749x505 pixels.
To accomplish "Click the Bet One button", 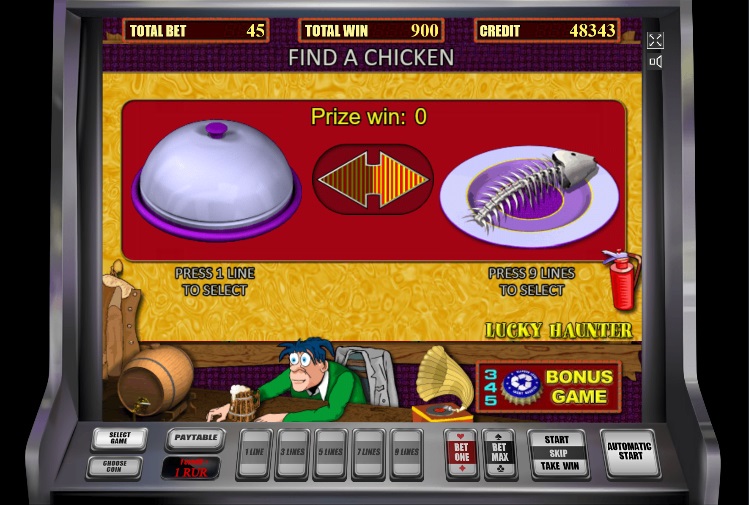I will [460, 453].
